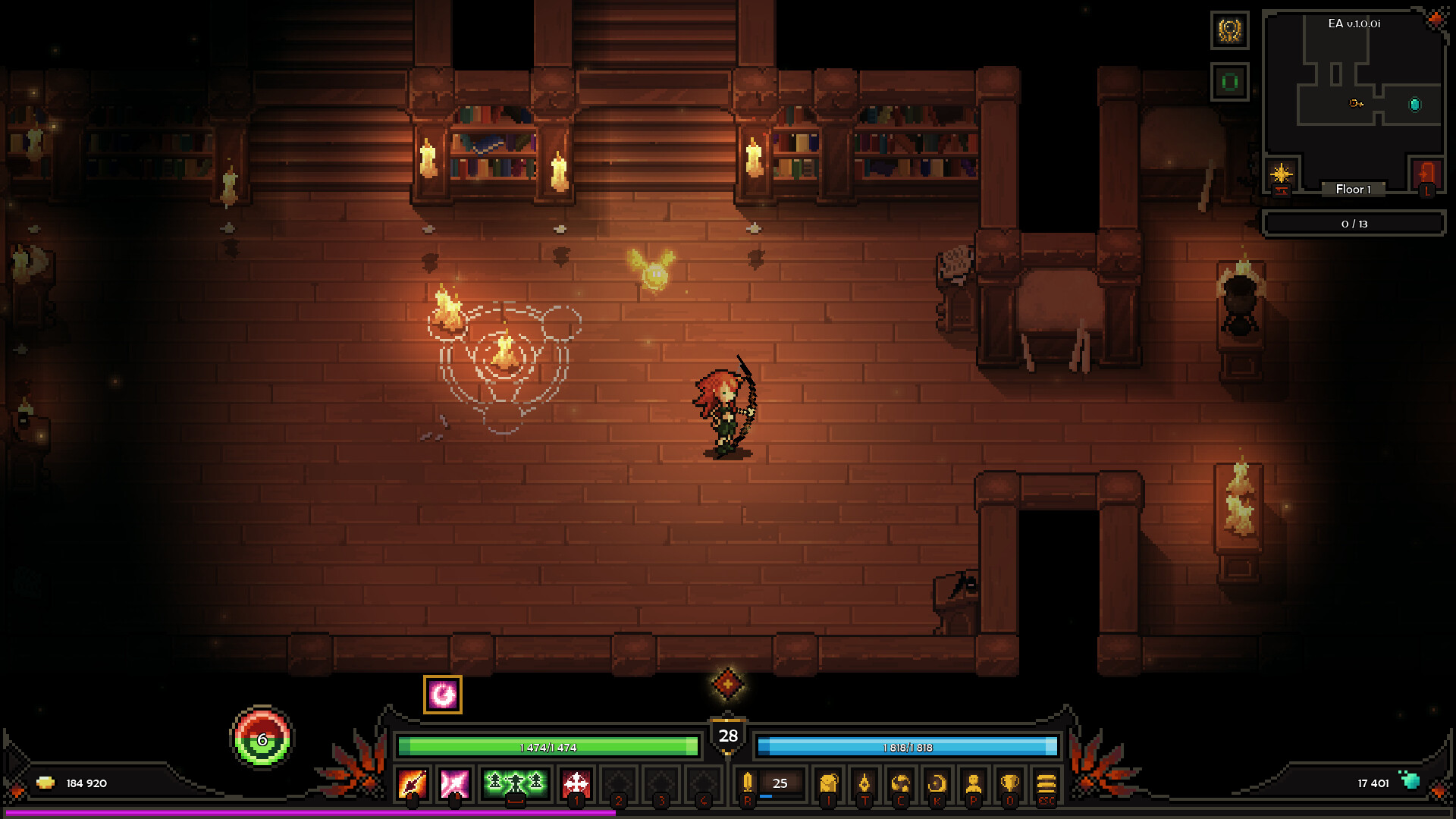Select the pink swirl buff icon
This screenshot has height=819, width=1456.
coord(443,695)
